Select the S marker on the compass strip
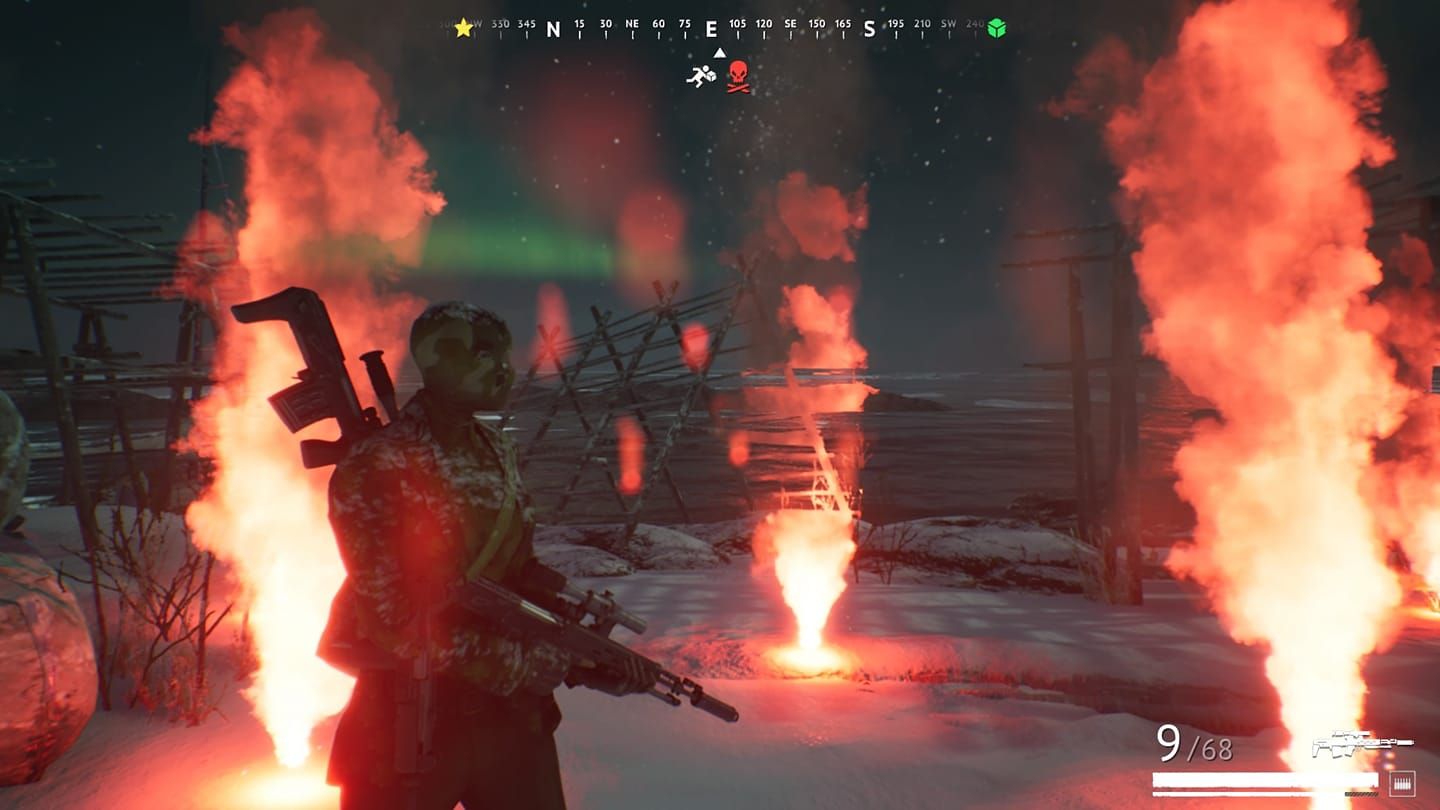1440x810 pixels. click(x=869, y=28)
